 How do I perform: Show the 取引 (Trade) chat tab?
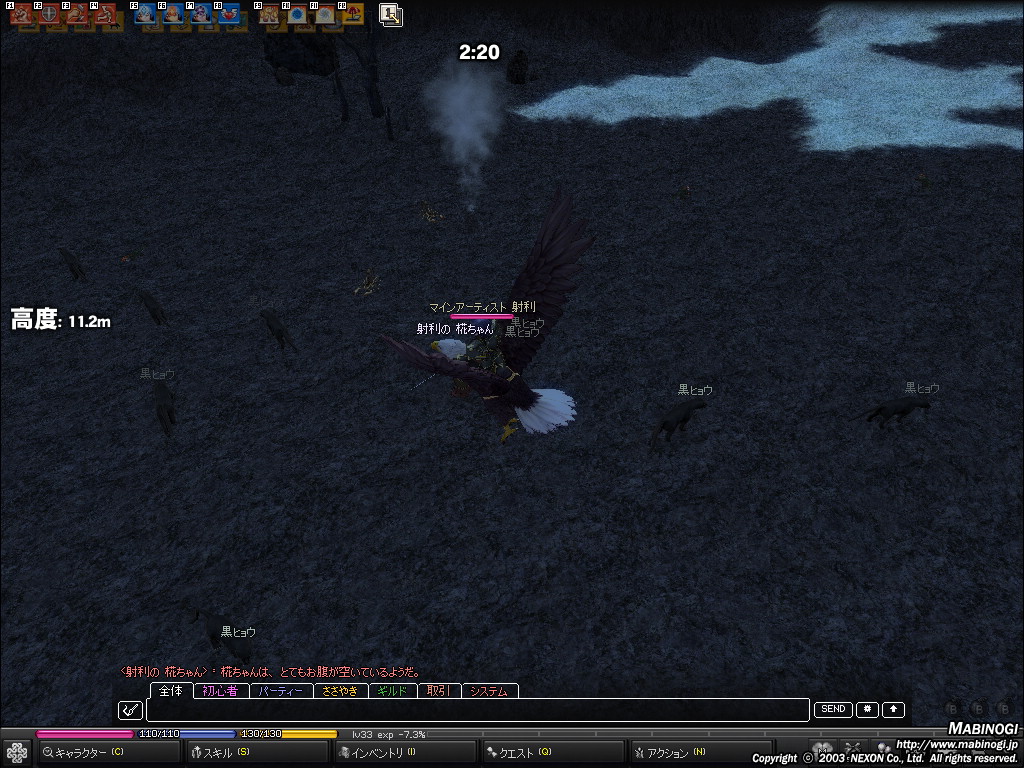tap(438, 691)
